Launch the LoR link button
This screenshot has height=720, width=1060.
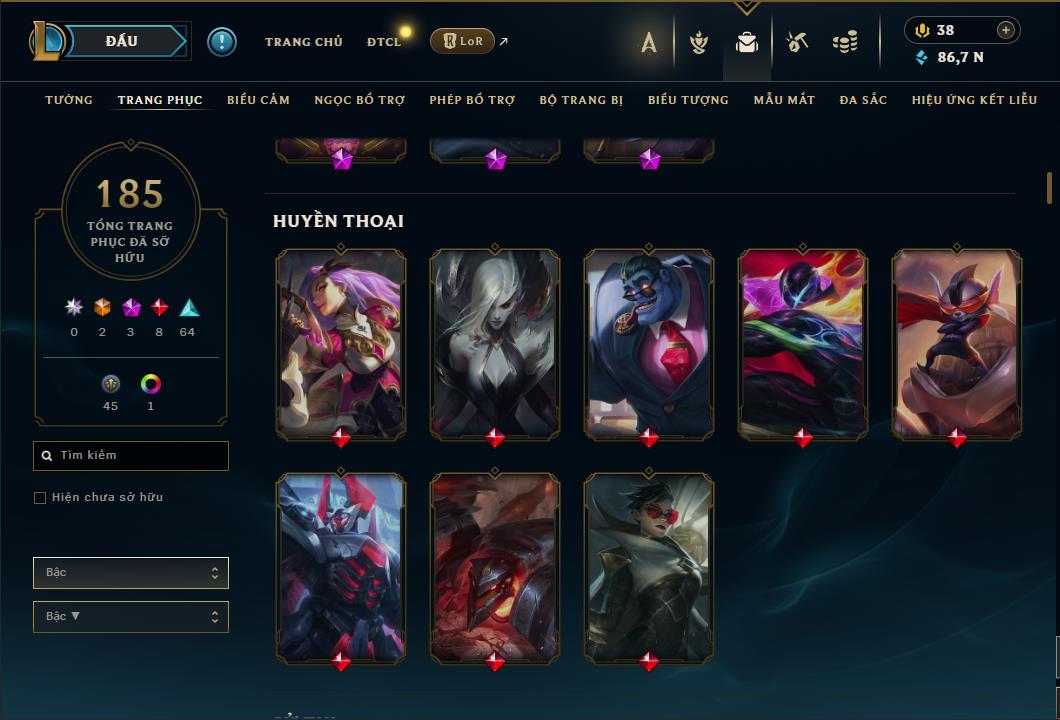462,41
